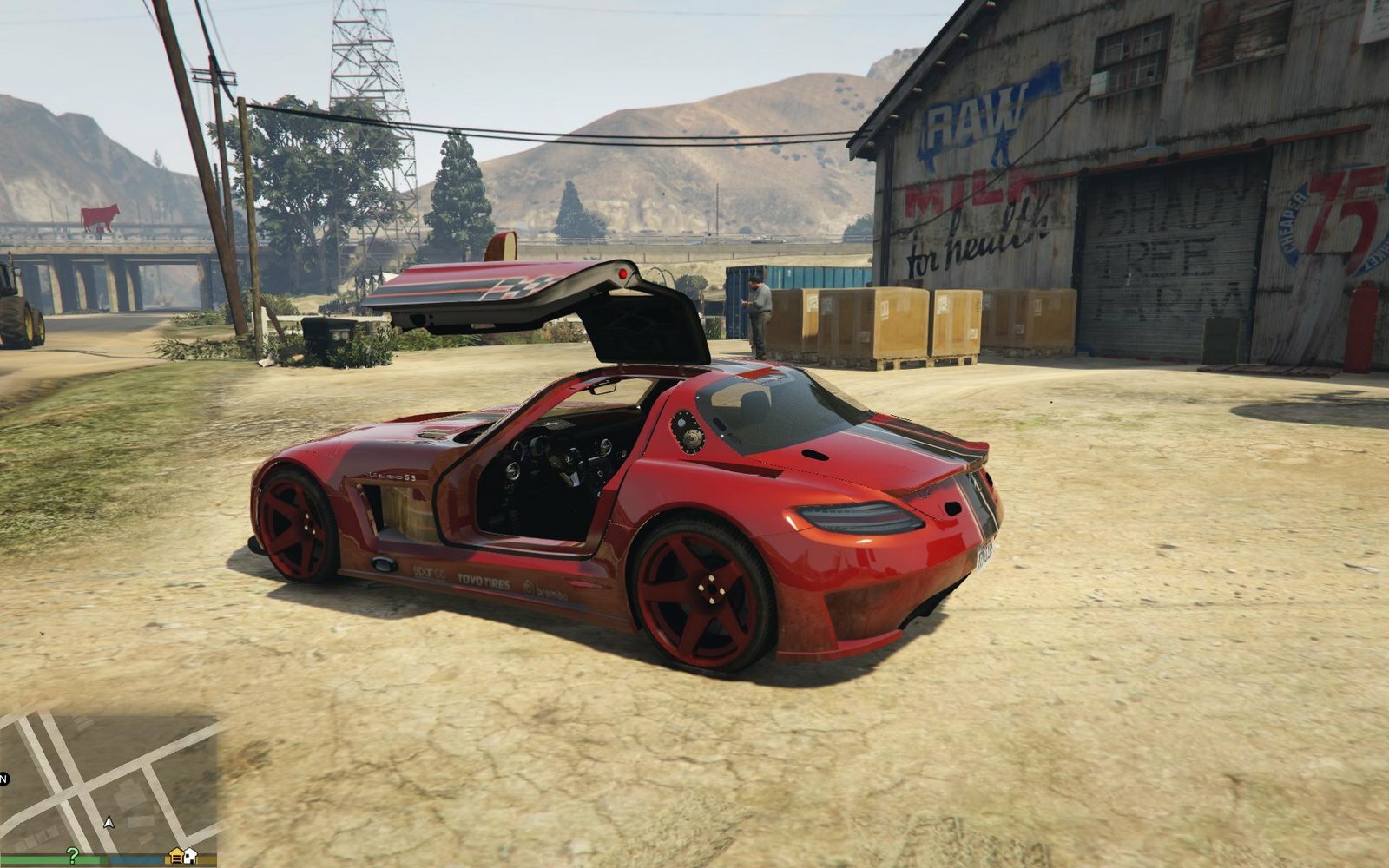Select the green question mark blip
Screen dimensions: 1389x868
pyautogui.click(x=73, y=855)
